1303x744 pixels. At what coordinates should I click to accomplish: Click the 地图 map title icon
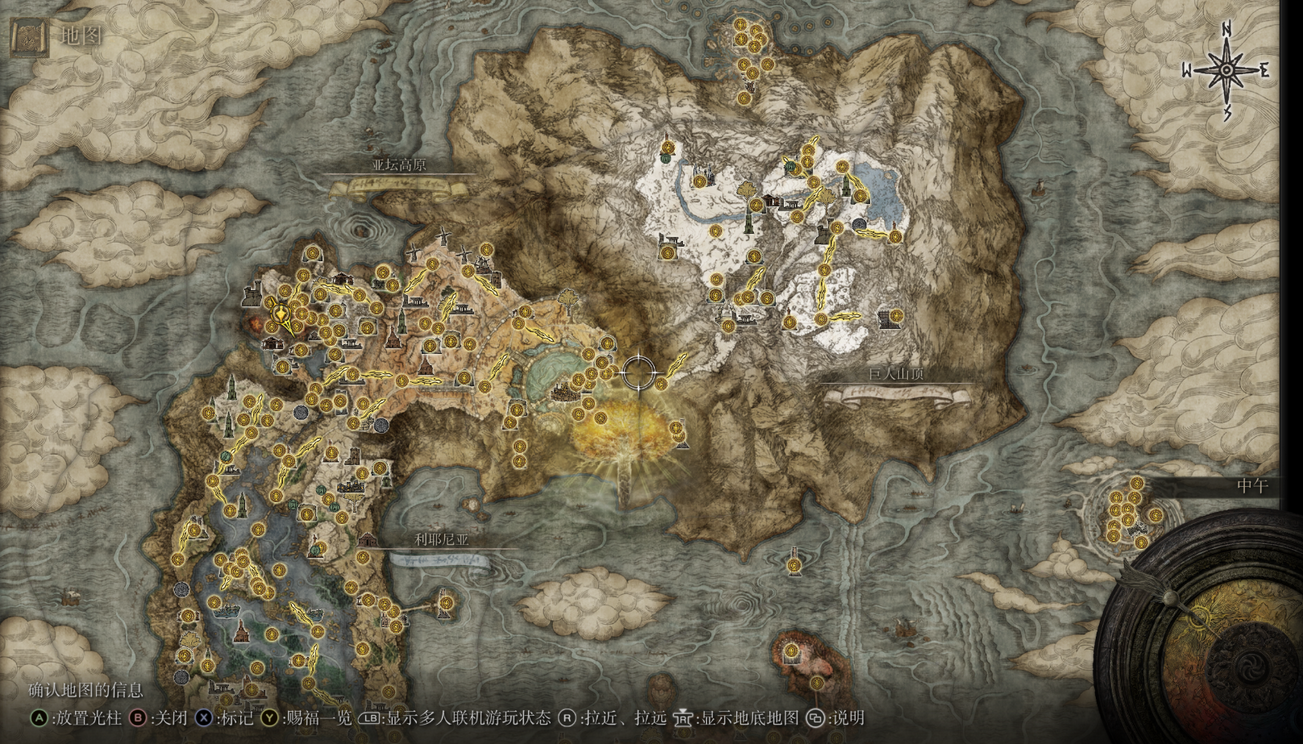point(29,37)
